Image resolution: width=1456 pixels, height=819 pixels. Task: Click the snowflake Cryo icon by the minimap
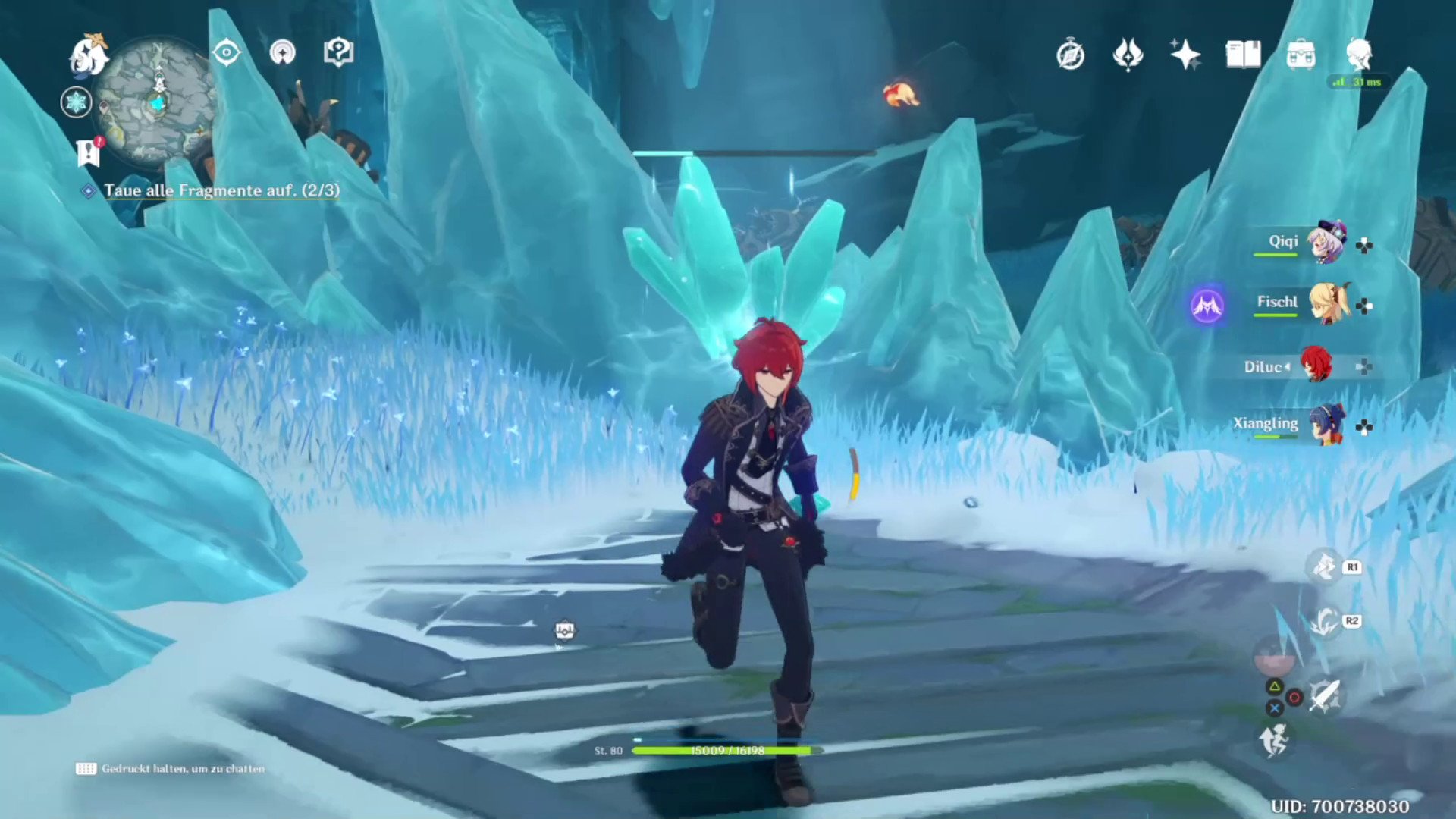(x=76, y=102)
